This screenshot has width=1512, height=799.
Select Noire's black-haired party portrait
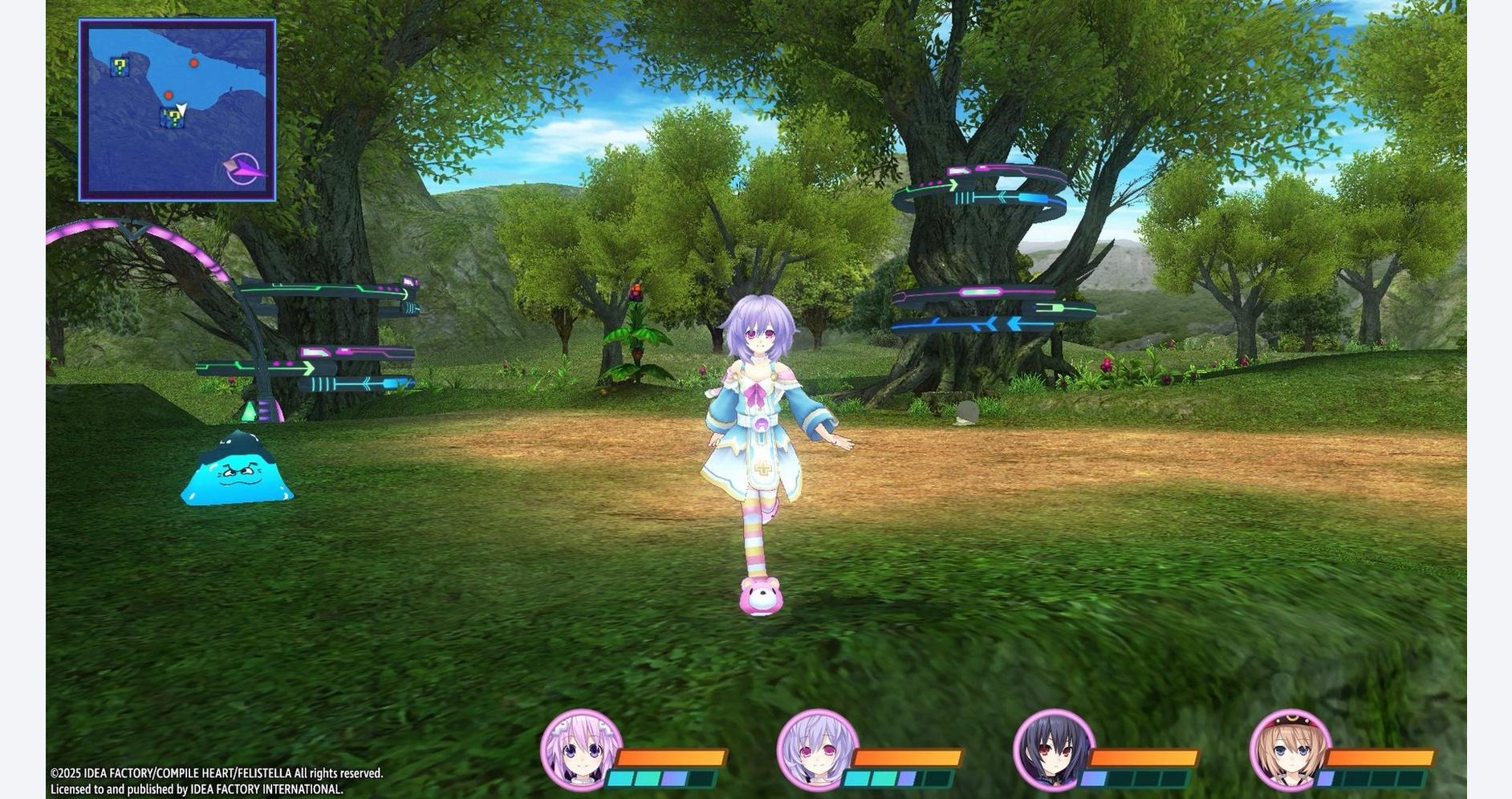pos(1054,749)
